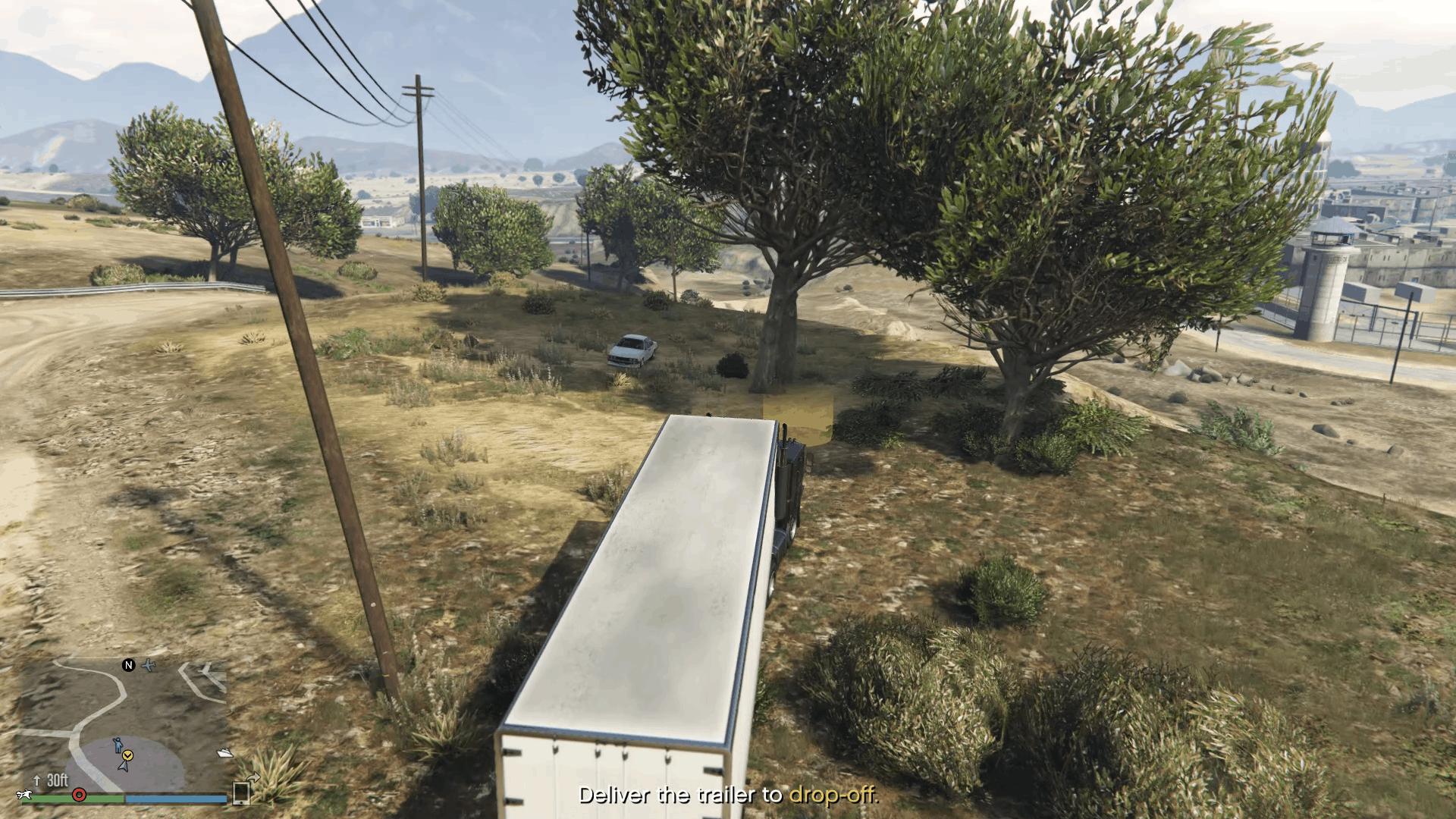Select the plane blip near the compass
The image size is (1456, 819).
[149, 665]
